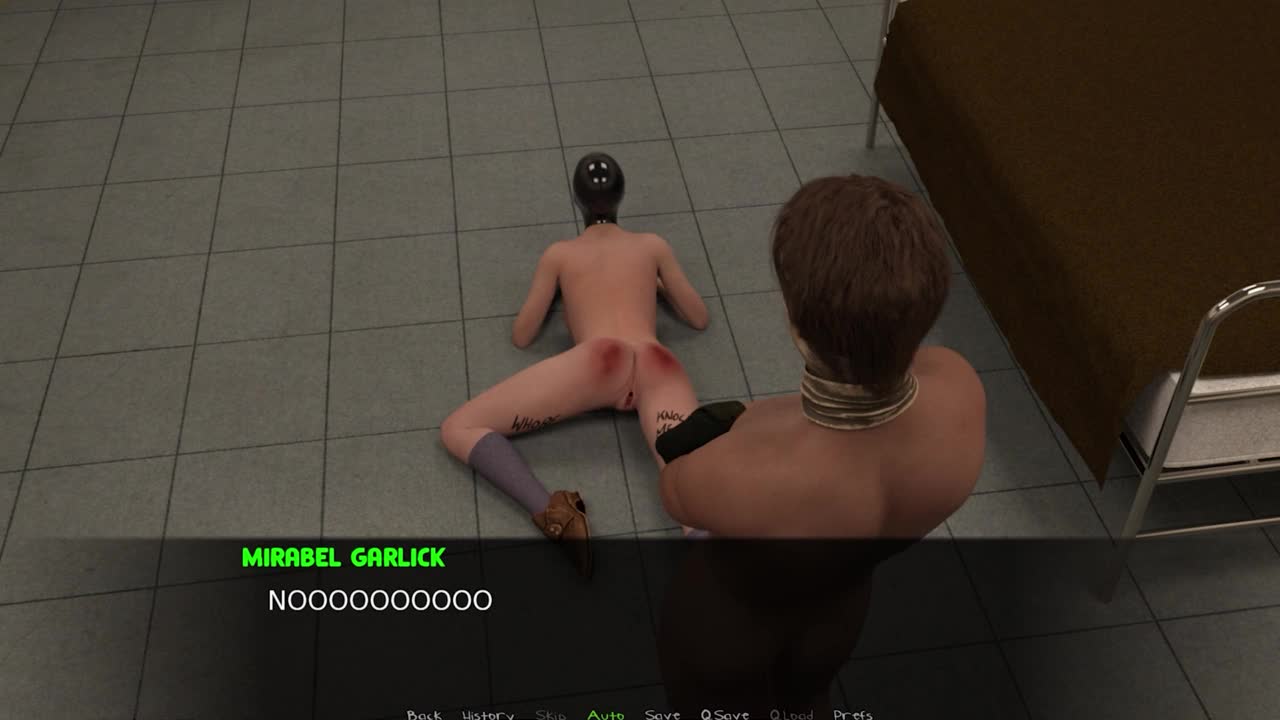Go back to the previous dialogue line

point(424,714)
